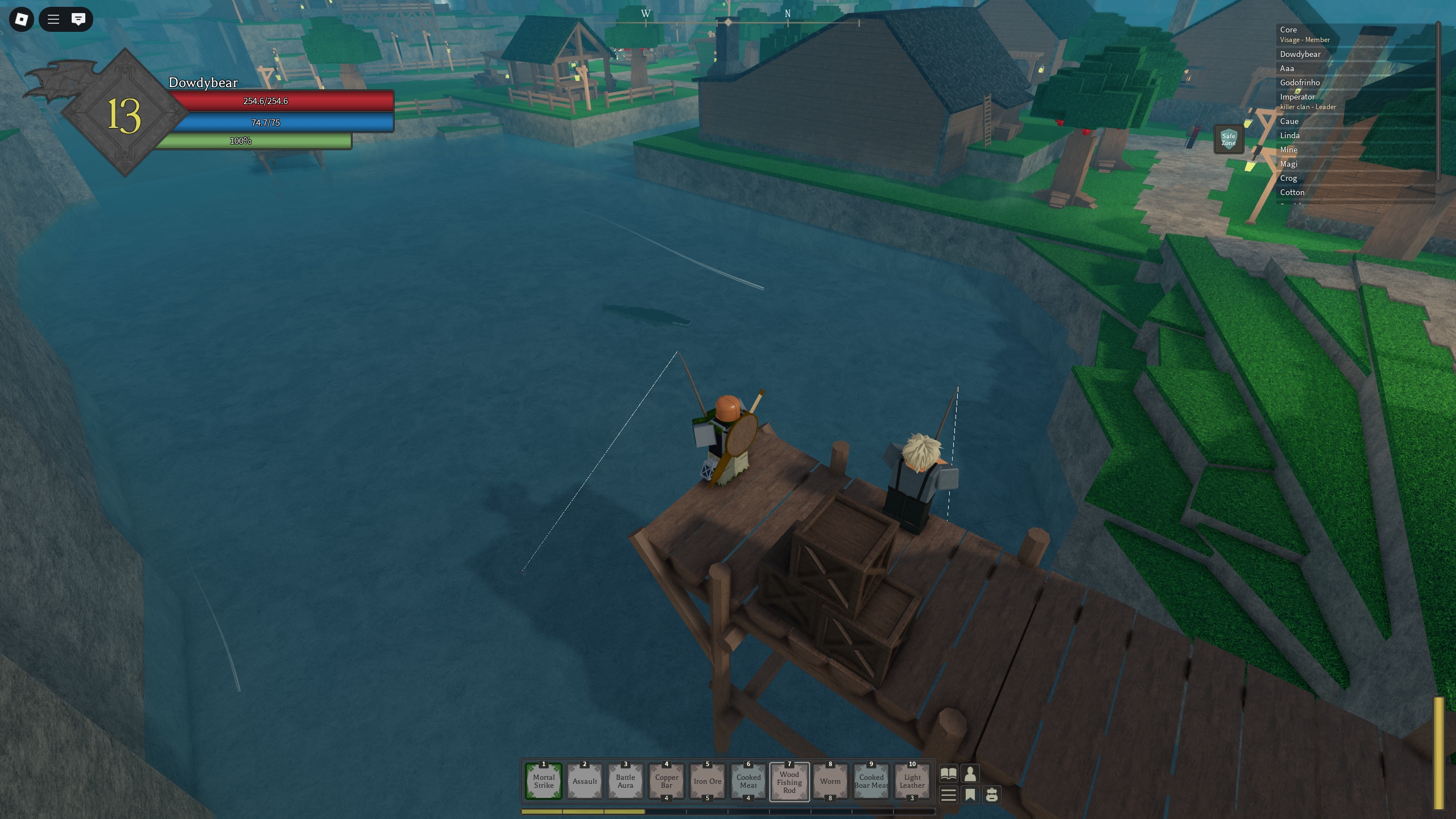
Task: Click the Iron Ore item in slot 5
Action: click(x=707, y=781)
